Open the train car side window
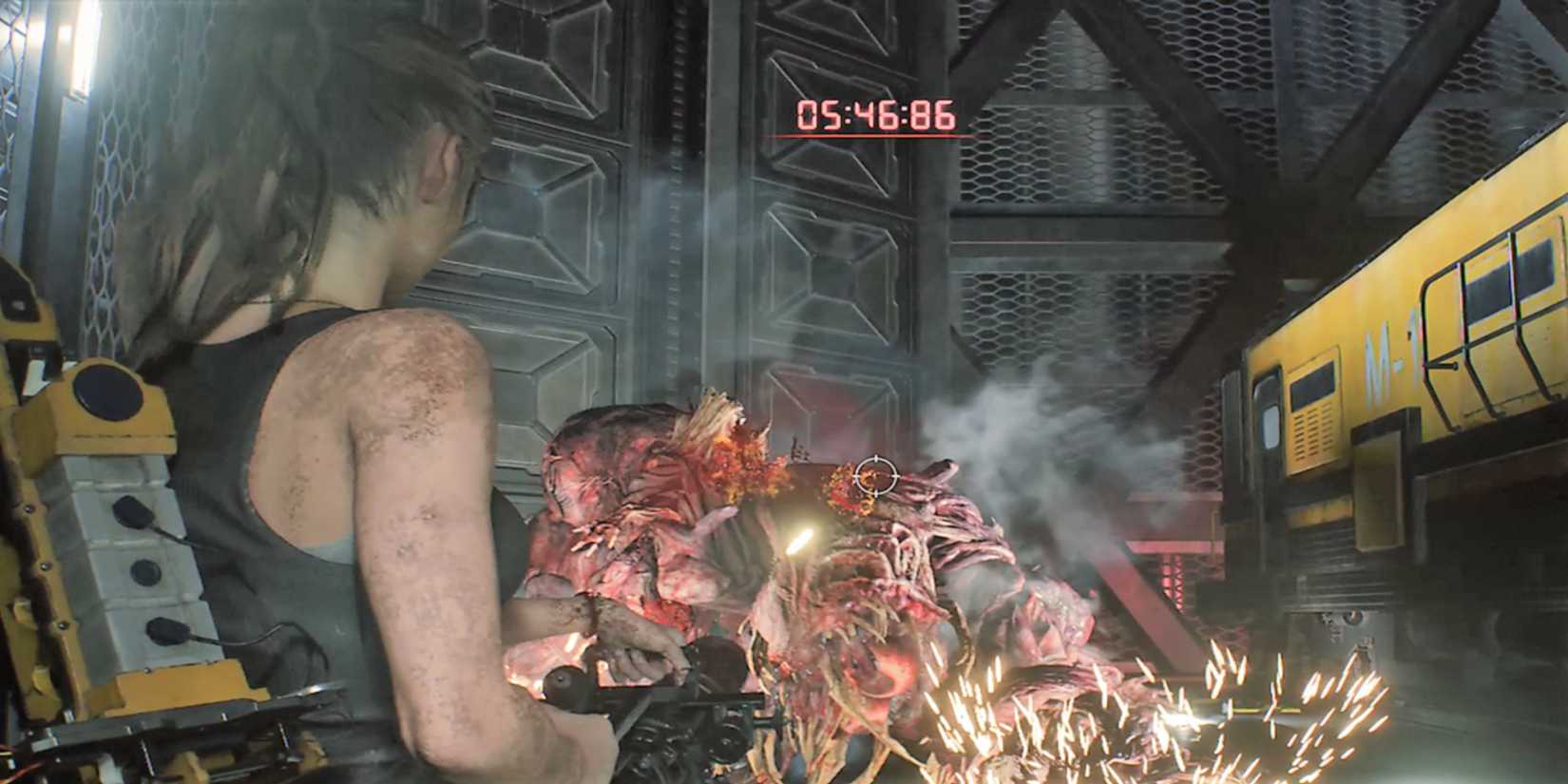Screen dimensions: 1568x784 1488,287
